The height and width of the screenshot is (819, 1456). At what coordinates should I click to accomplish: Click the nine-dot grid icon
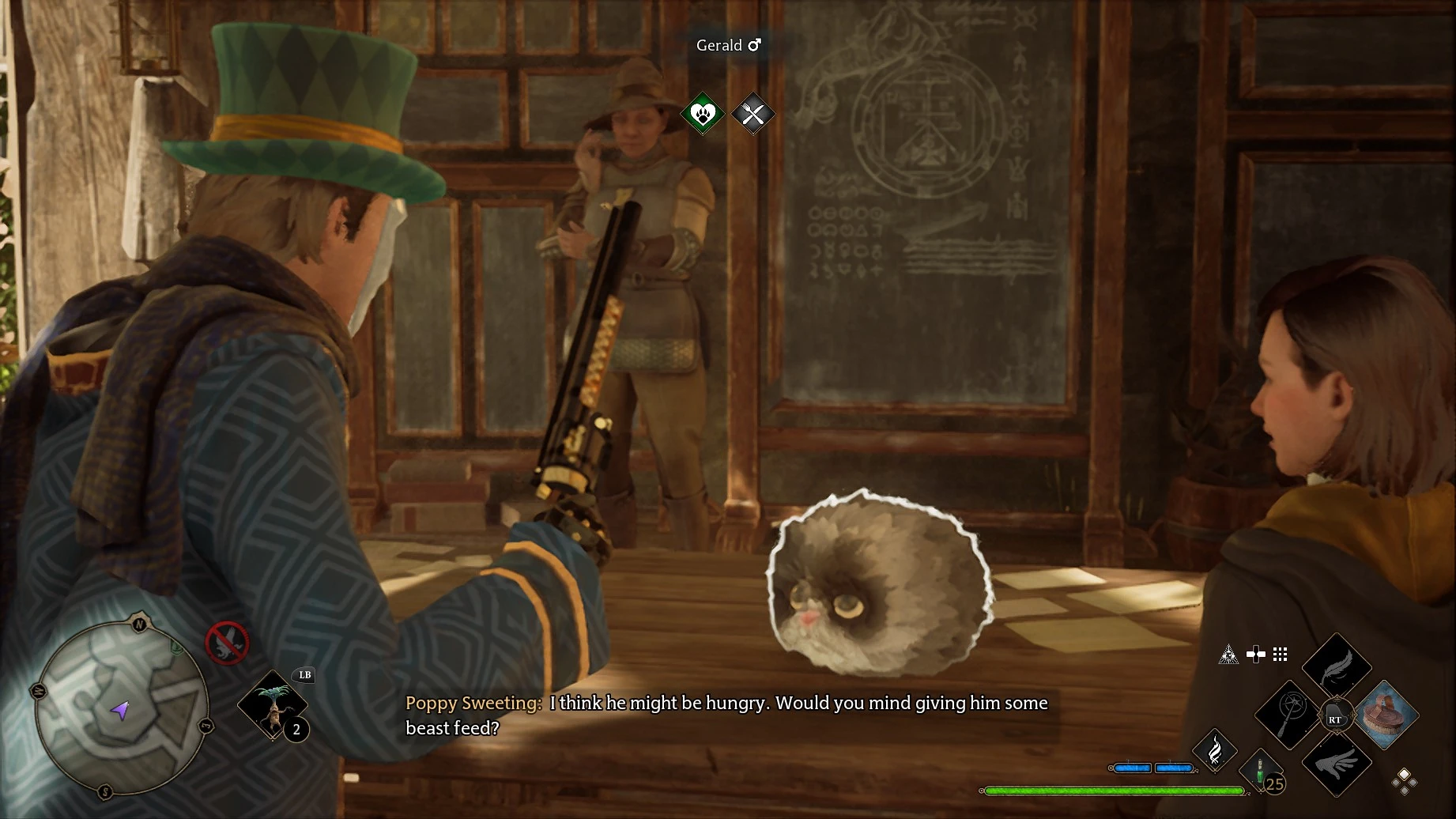(1281, 654)
